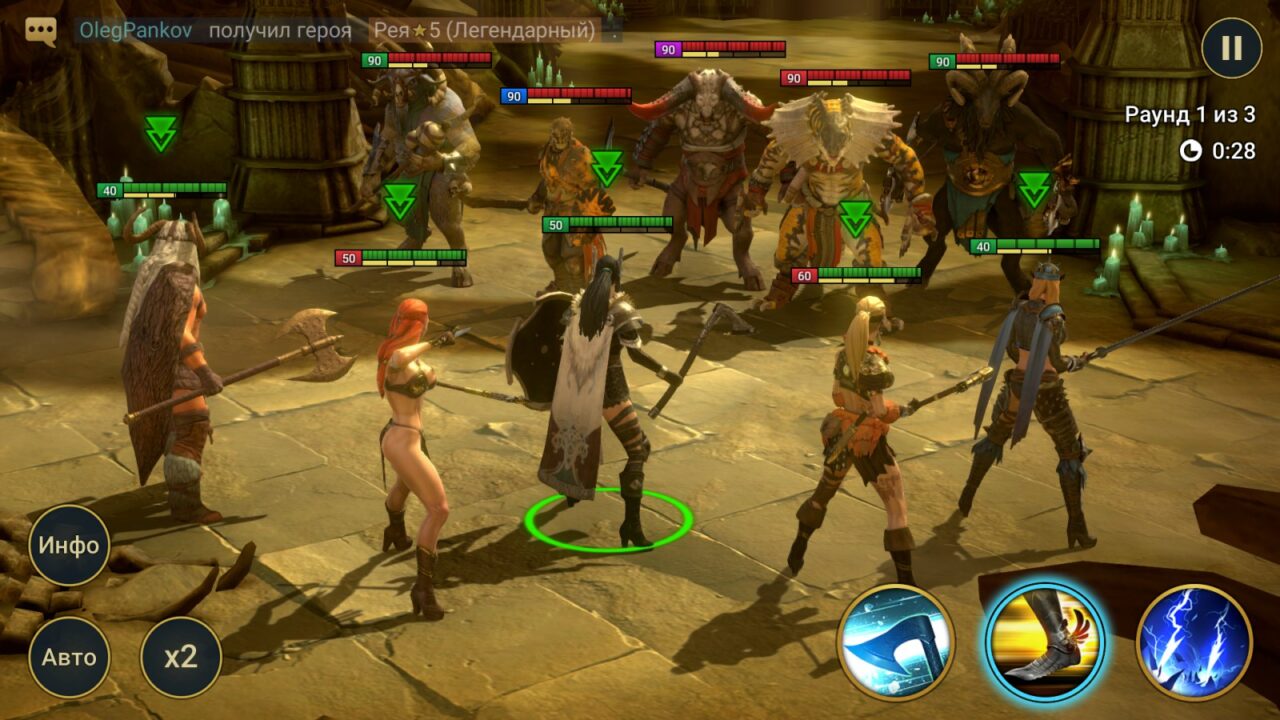Toggle Авто battle mode

(69, 657)
